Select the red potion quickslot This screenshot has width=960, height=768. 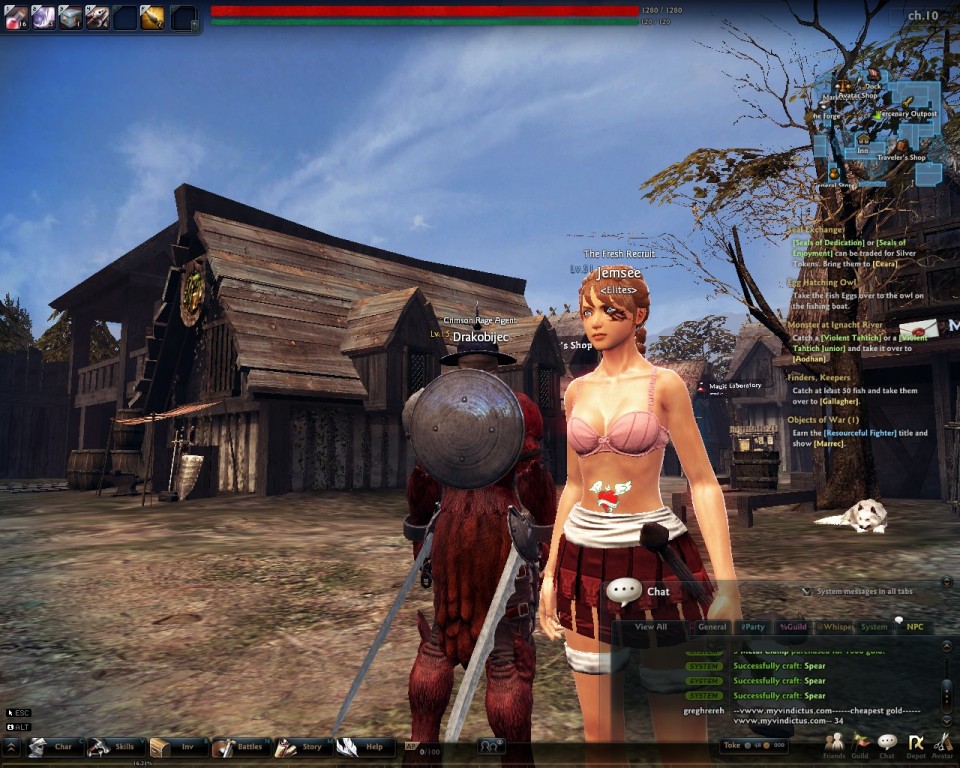click(16, 17)
